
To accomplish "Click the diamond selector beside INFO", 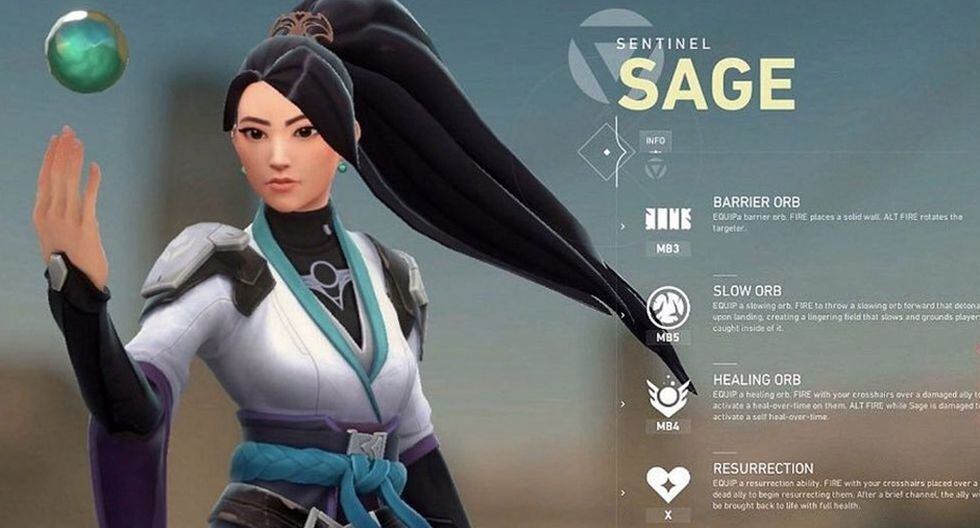I will click(606, 153).
